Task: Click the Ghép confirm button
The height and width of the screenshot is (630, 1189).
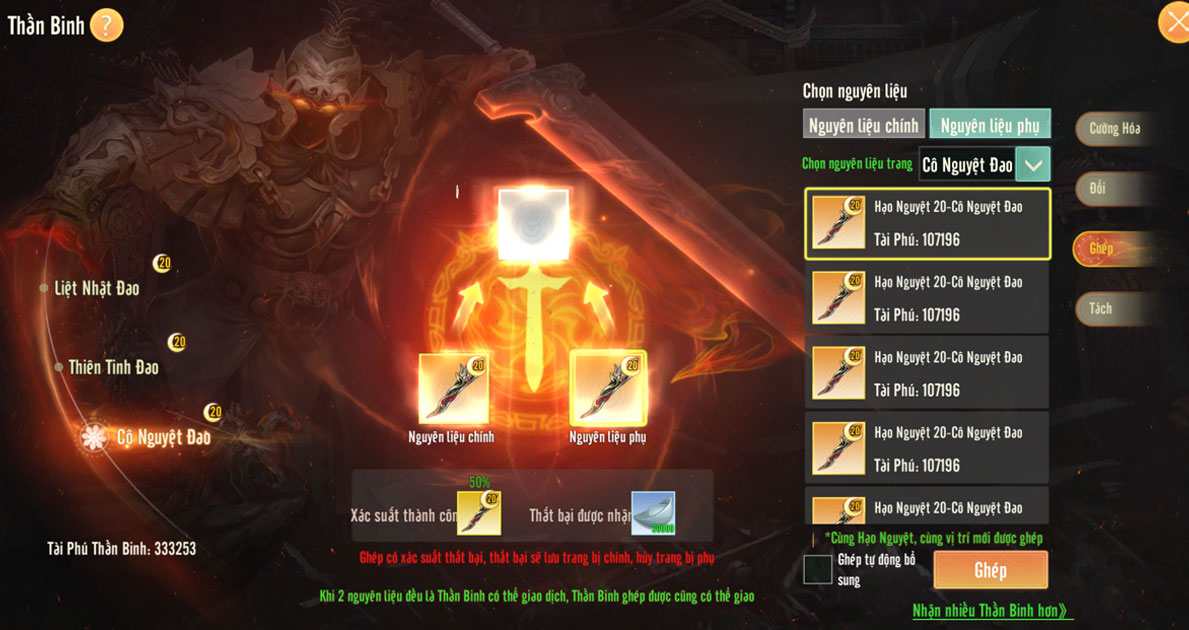Action: (990, 570)
